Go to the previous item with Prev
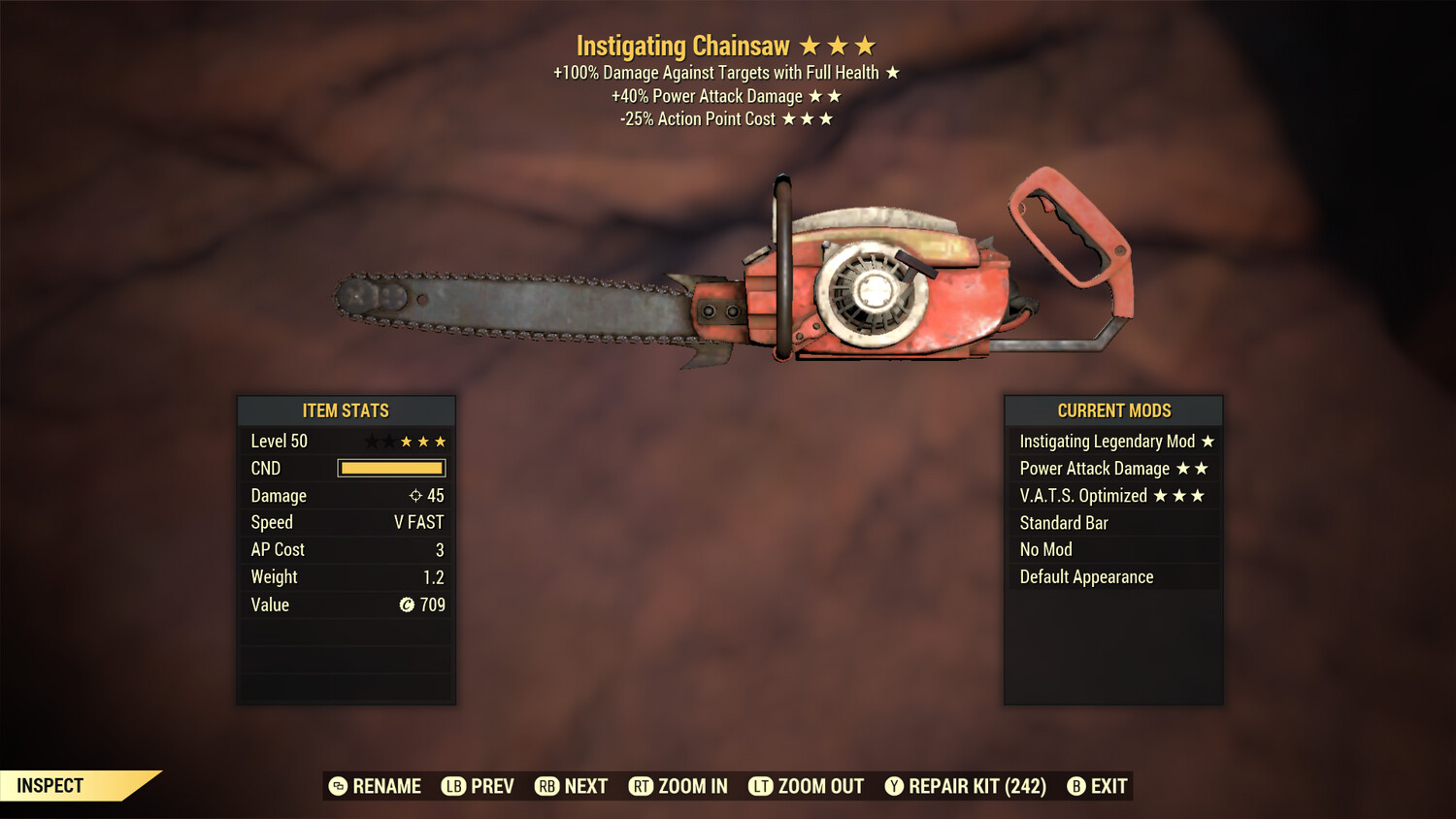 click(x=478, y=786)
